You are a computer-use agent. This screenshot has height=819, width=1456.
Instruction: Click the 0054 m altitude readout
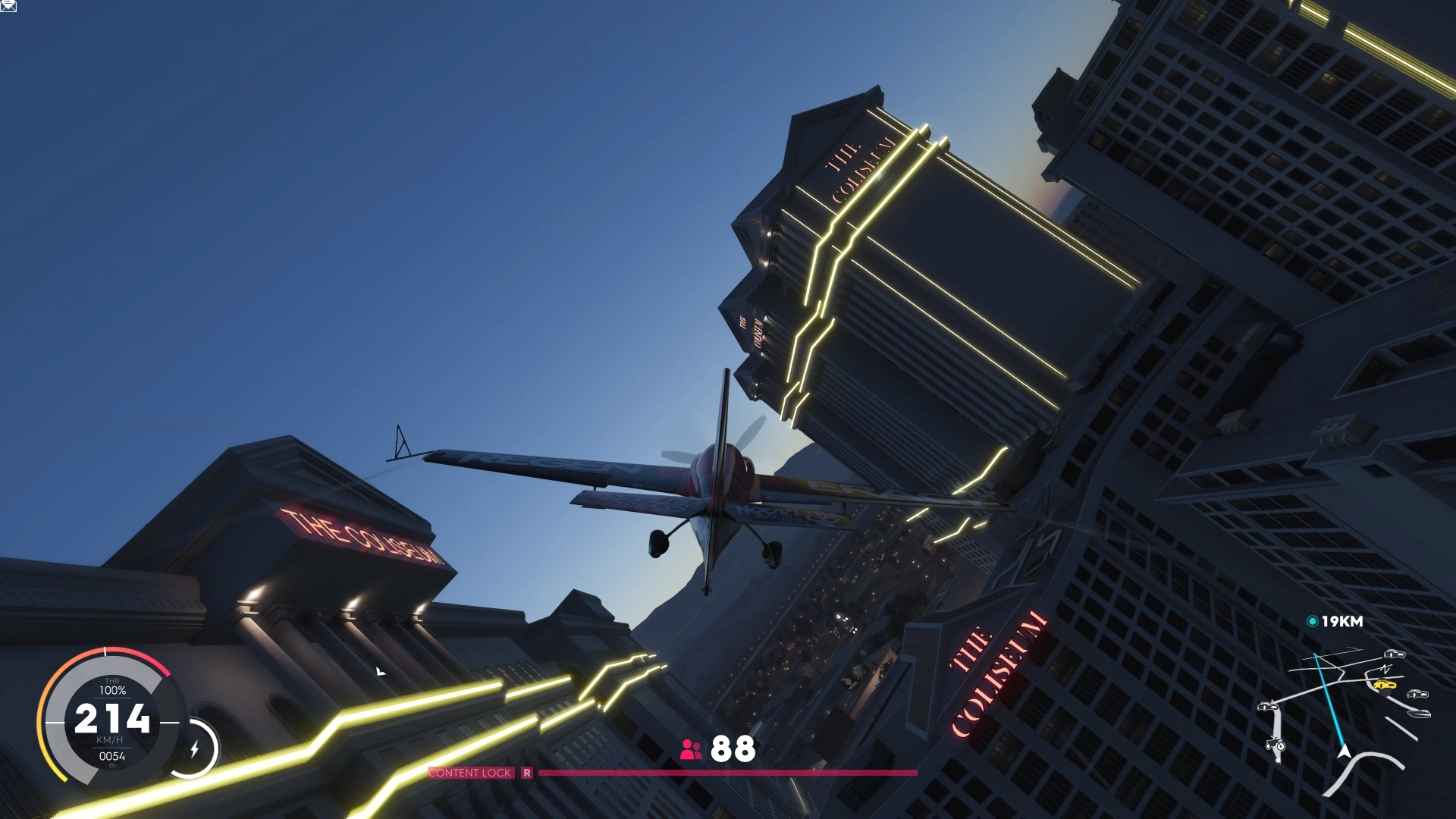[x=112, y=756]
